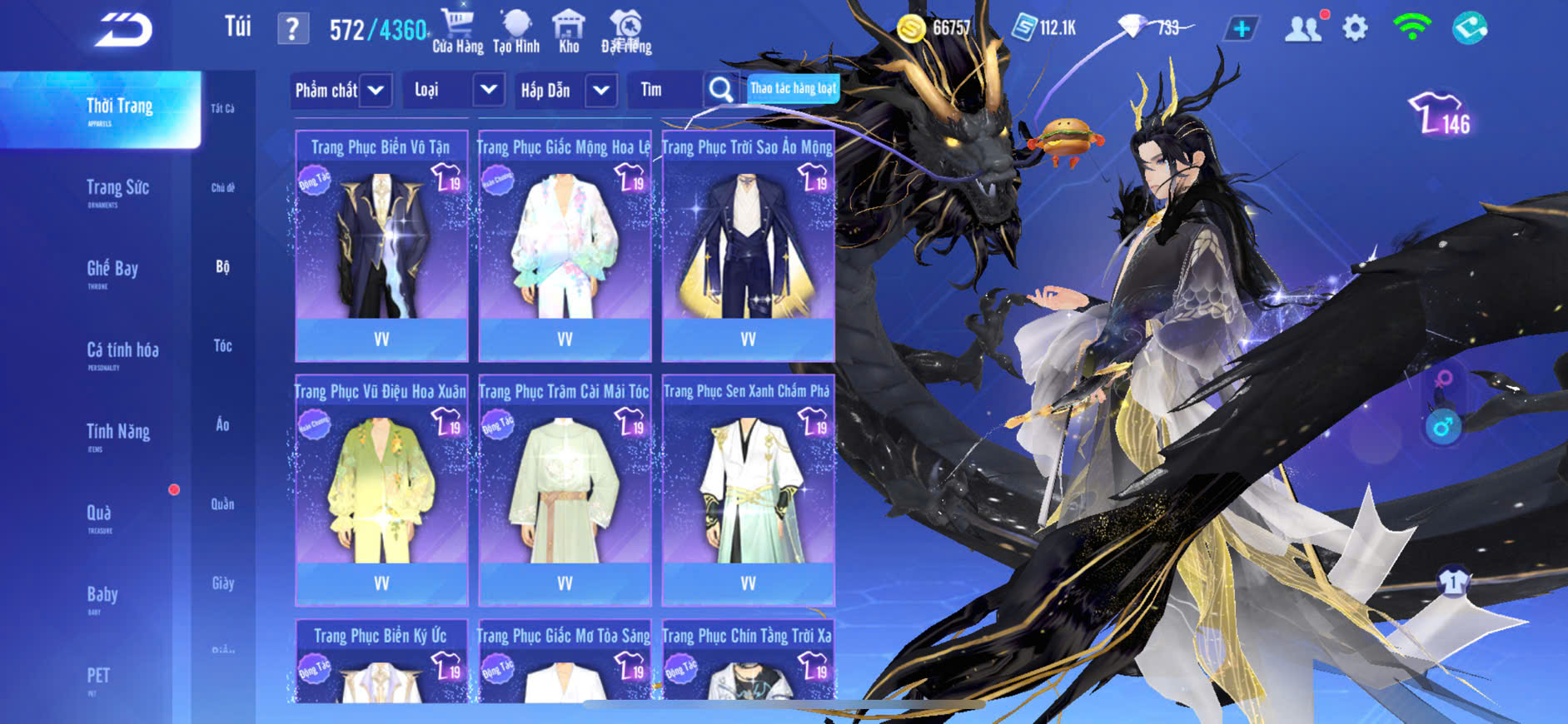
Task: Activate Thao tác hàng loạt button
Action: click(x=793, y=88)
